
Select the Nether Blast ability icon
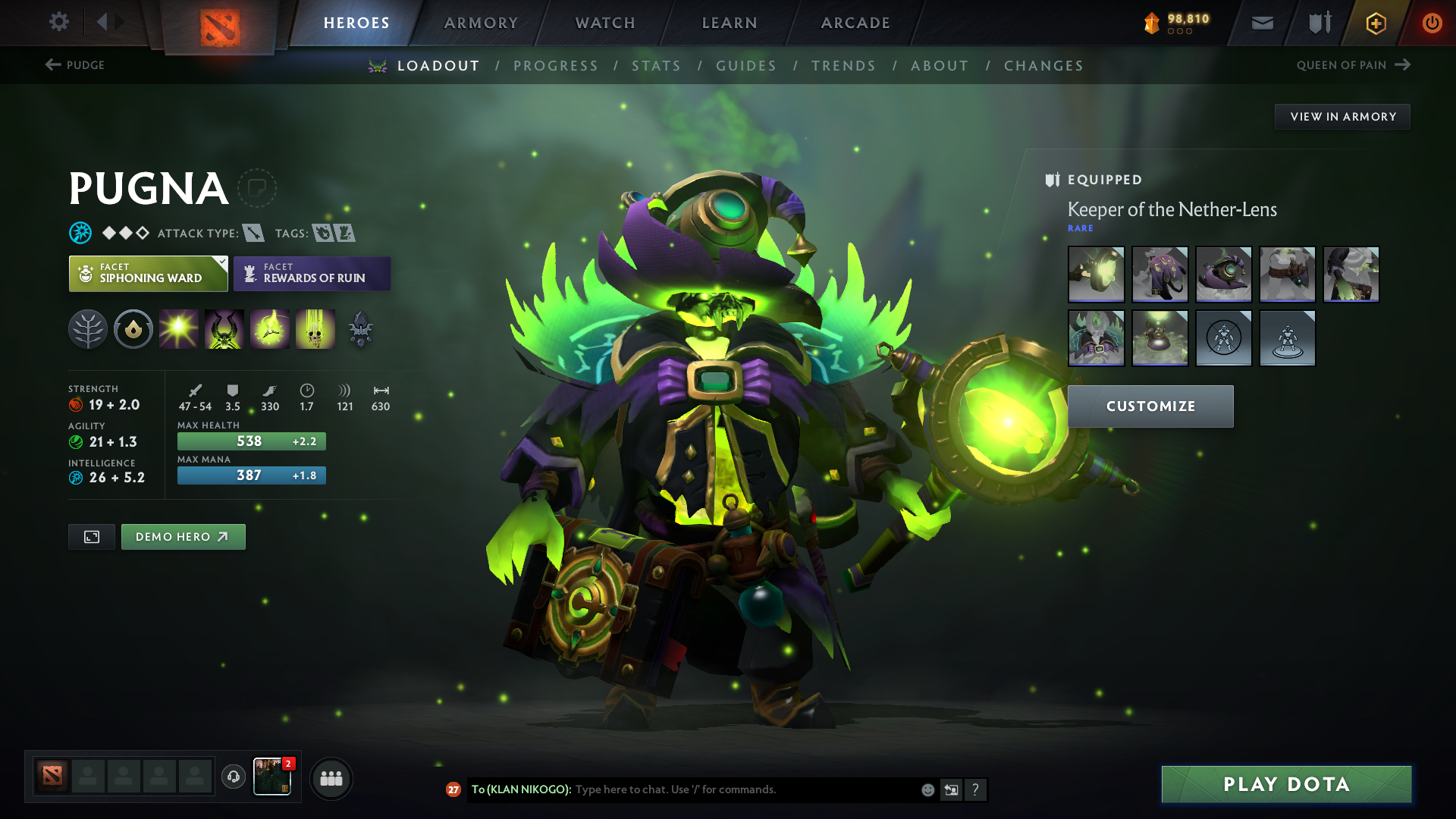pos(179,328)
